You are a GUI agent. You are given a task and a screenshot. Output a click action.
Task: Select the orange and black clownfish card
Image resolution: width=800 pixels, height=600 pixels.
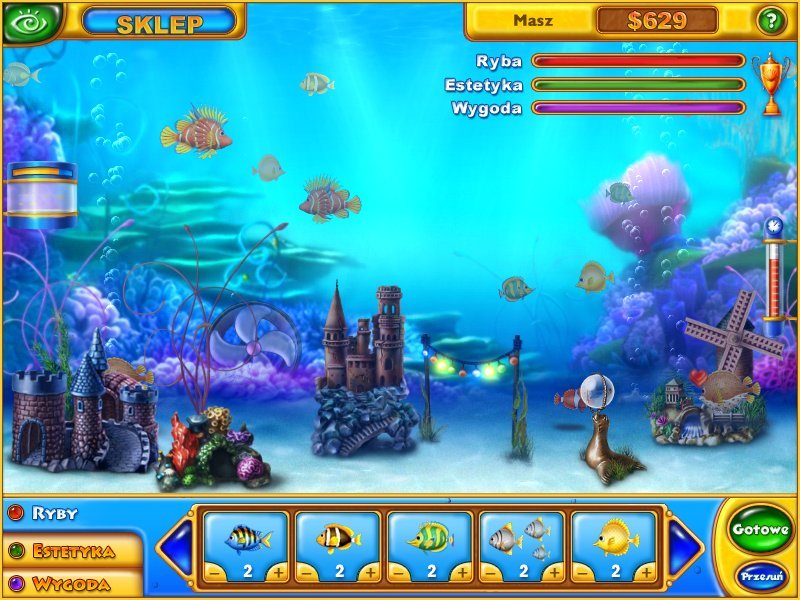click(338, 538)
